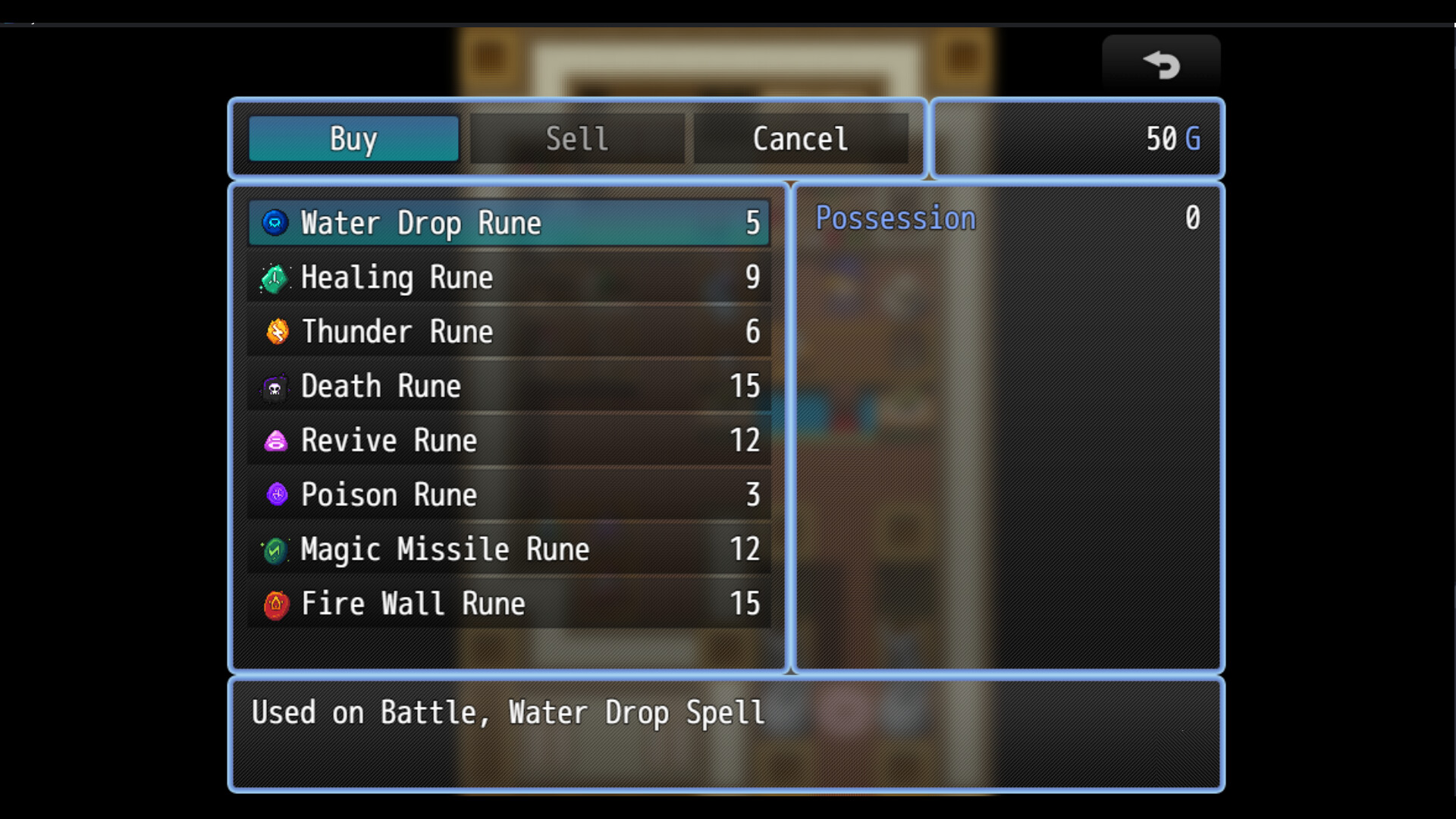Click the Magic Missile Rune icon
This screenshot has height=819, width=1456.
(275, 549)
